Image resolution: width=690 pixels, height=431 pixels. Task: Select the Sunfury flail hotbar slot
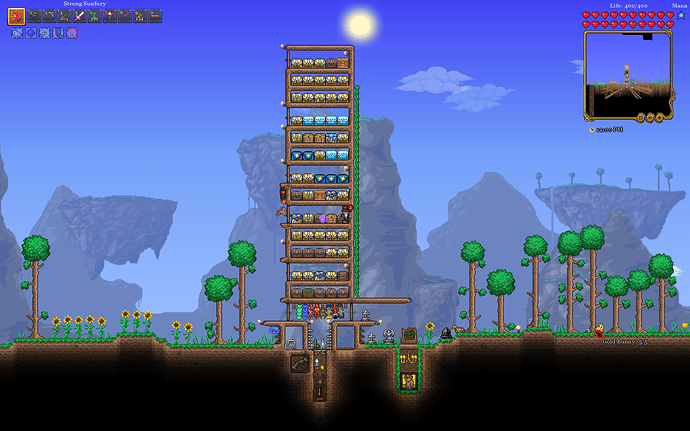coord(17,16)
